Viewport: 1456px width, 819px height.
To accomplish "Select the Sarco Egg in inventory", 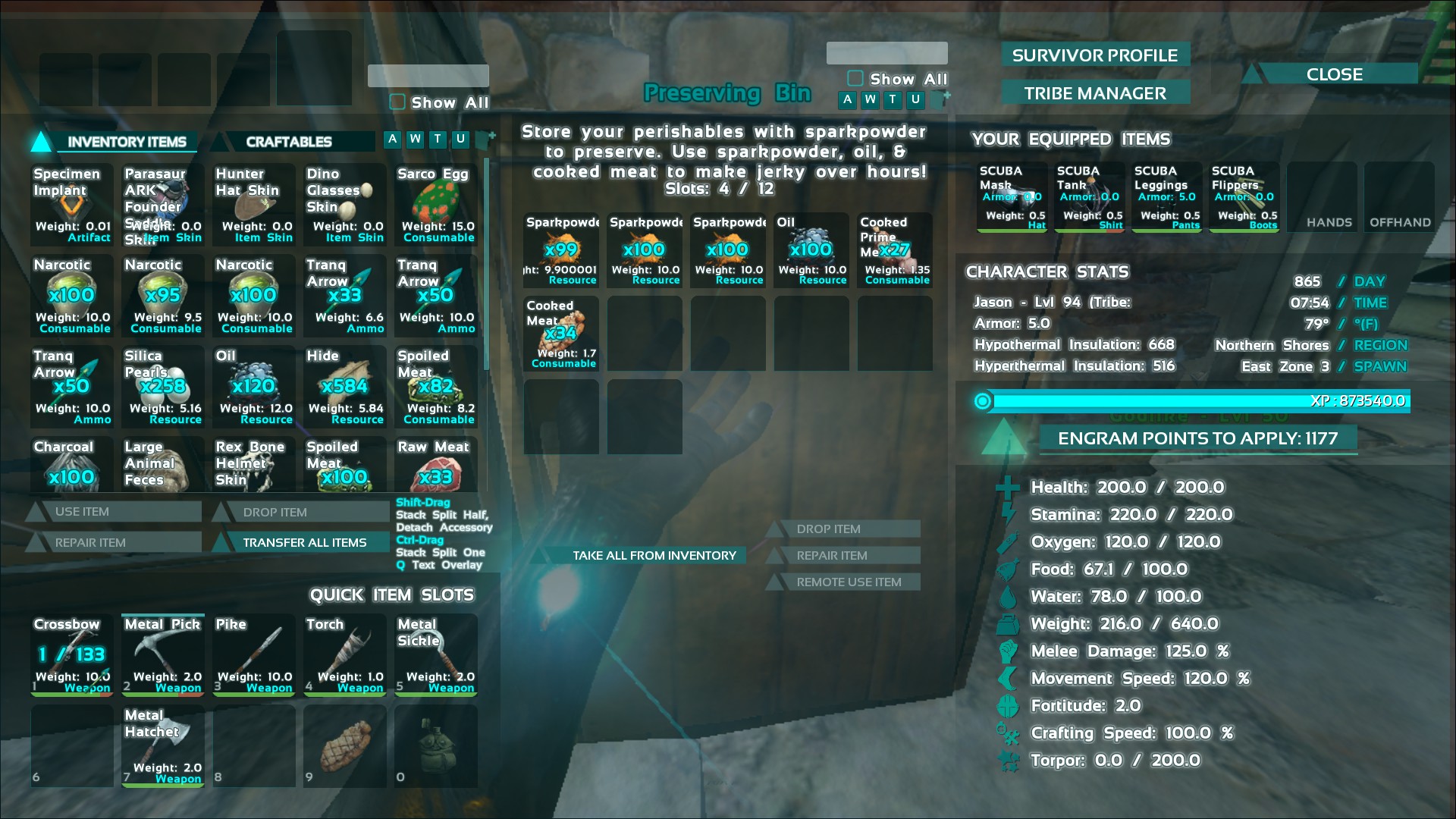I will 436,205.
